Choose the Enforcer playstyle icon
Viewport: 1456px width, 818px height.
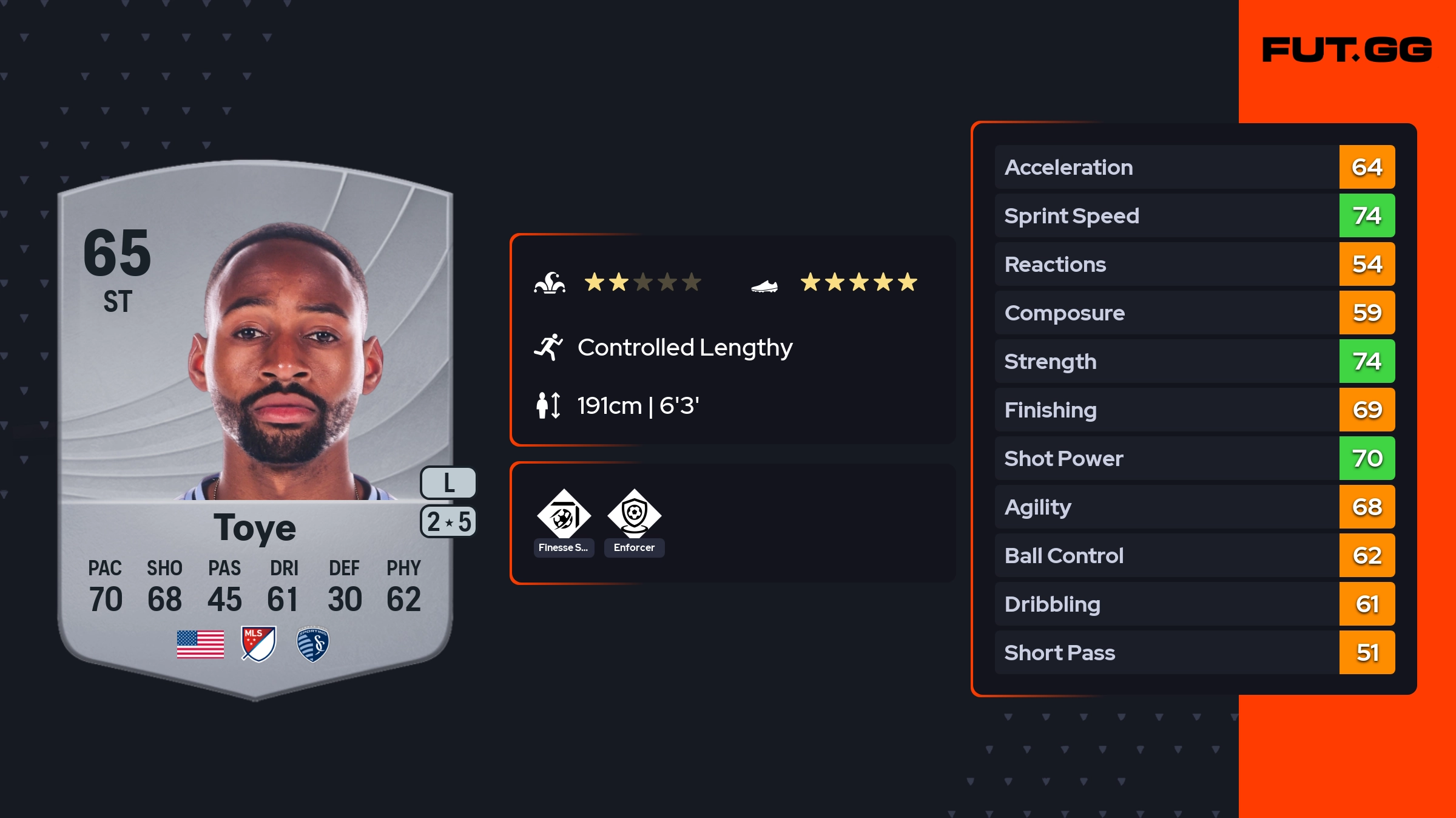(x=634, y=516)
